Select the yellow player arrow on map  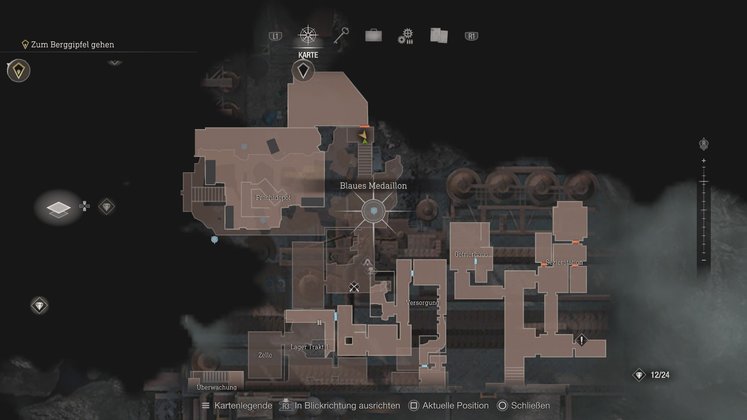point(365,139)
